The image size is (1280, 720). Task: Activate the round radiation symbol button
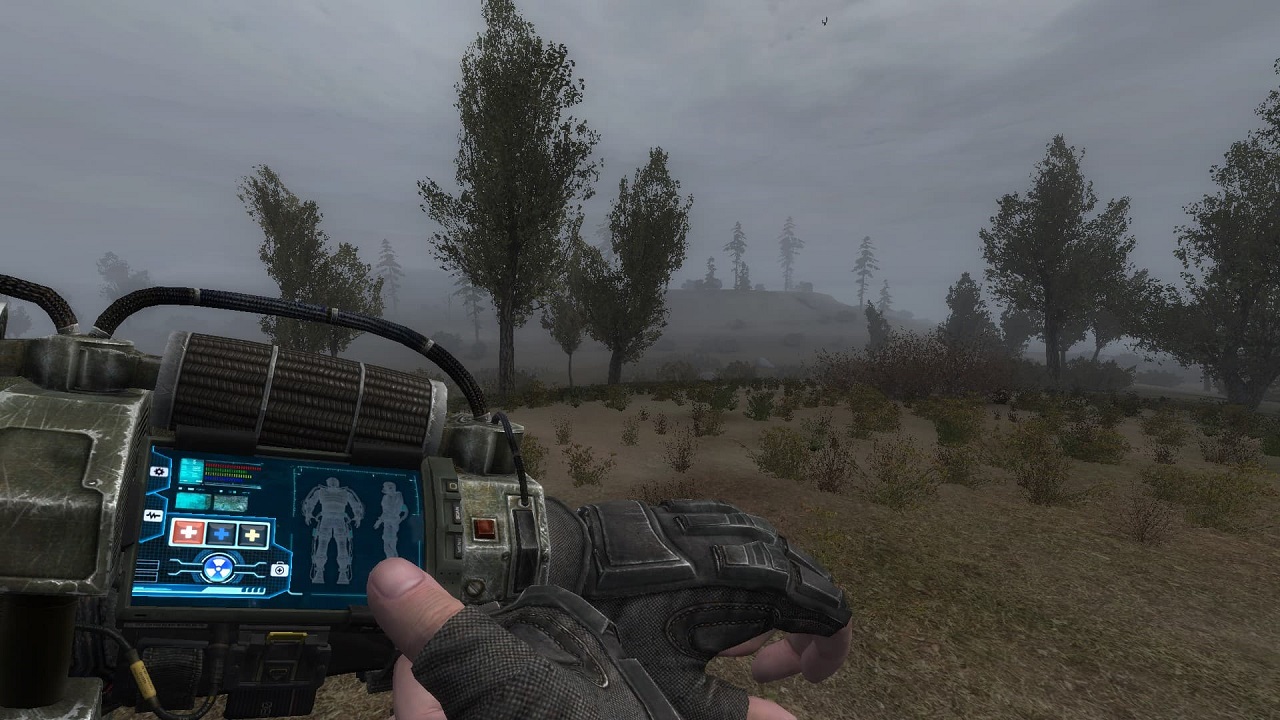(x=218, y=569)
